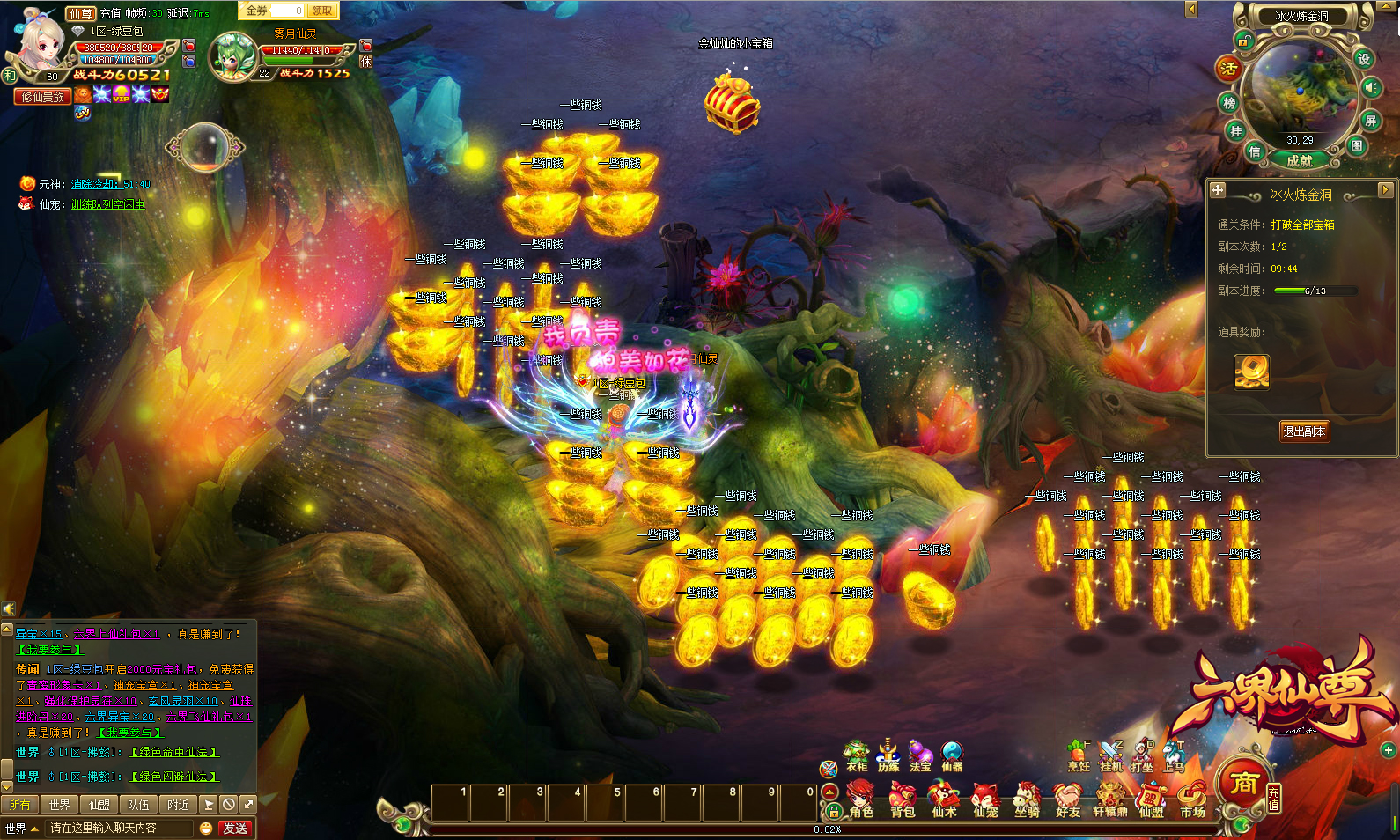1400x840 pixels.
Task: Open the 好友 friends list
Action: (x=1068, y=801)
